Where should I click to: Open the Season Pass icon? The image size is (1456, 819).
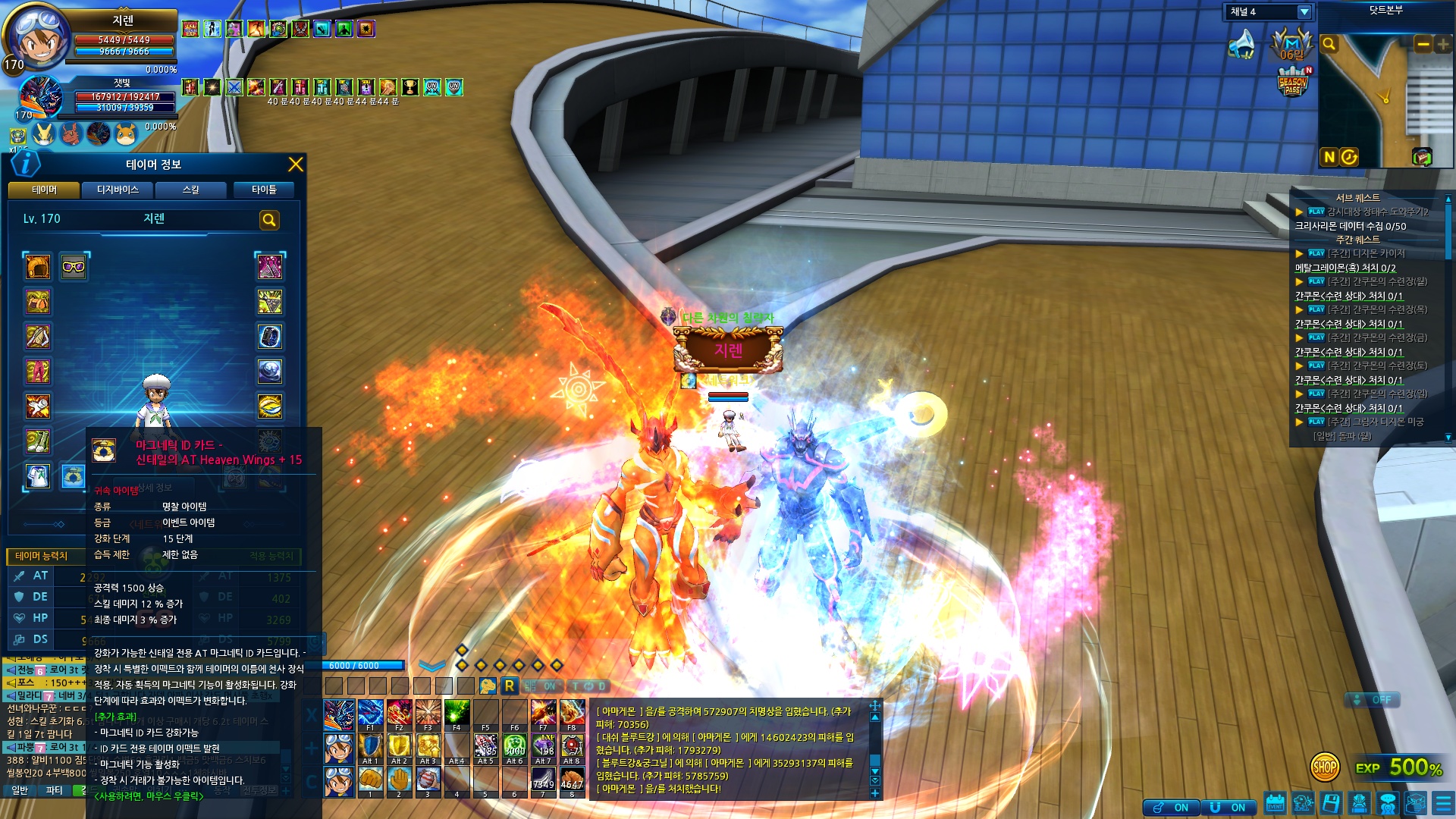[1292, 82]
